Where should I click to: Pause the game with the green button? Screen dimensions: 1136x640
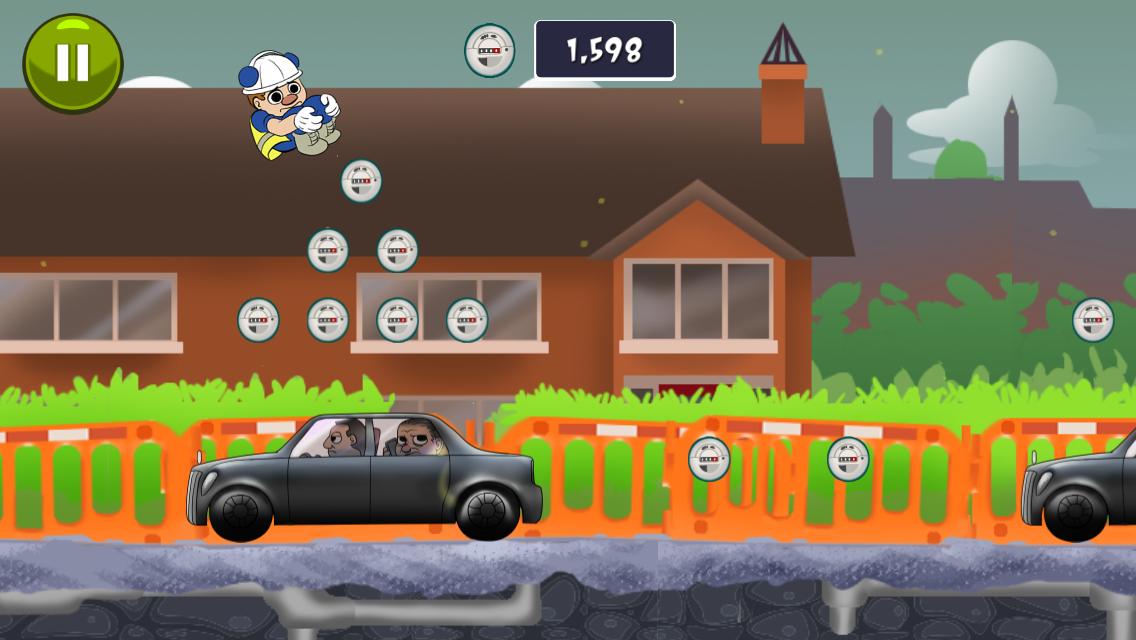tap(73, 63)
